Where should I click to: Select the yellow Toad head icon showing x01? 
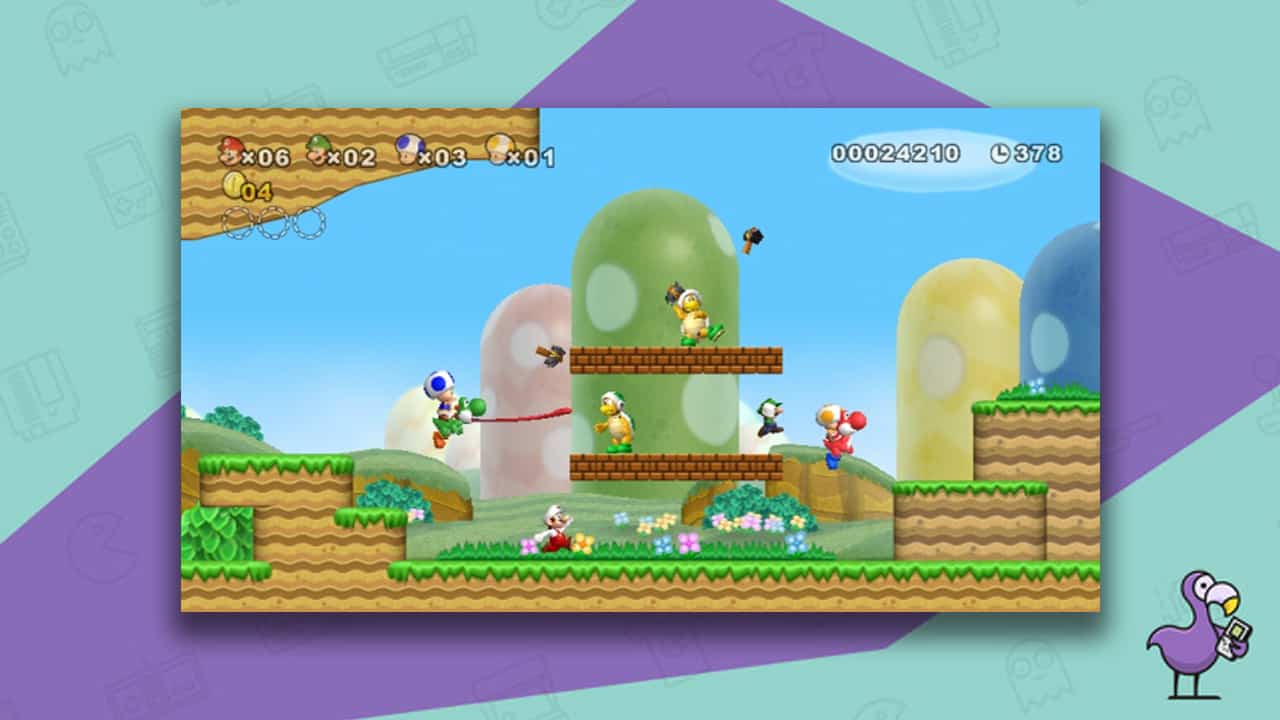click(x=499, y=149)
